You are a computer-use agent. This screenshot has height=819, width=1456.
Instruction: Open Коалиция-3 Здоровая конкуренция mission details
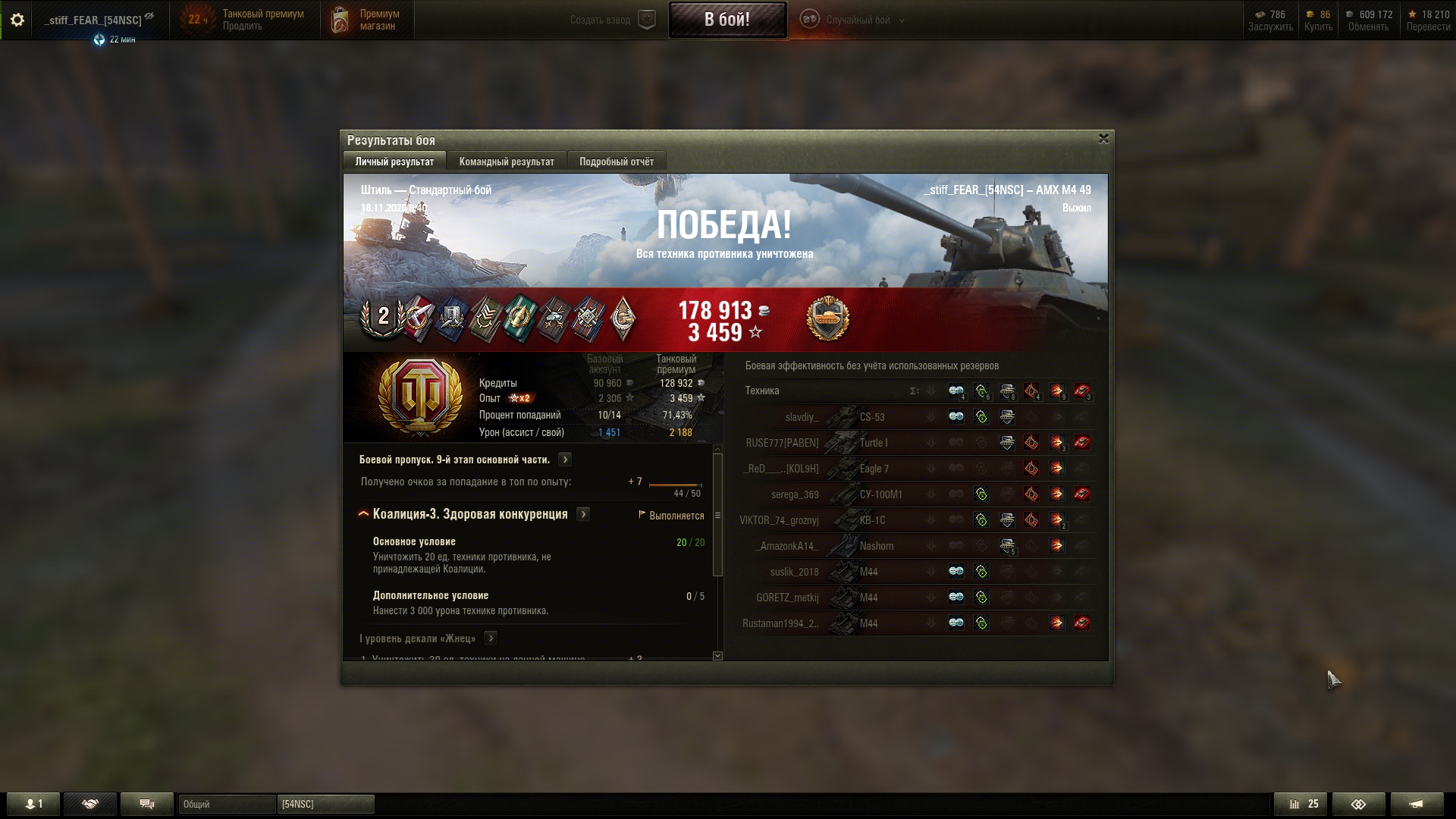[x=583, y=514]
